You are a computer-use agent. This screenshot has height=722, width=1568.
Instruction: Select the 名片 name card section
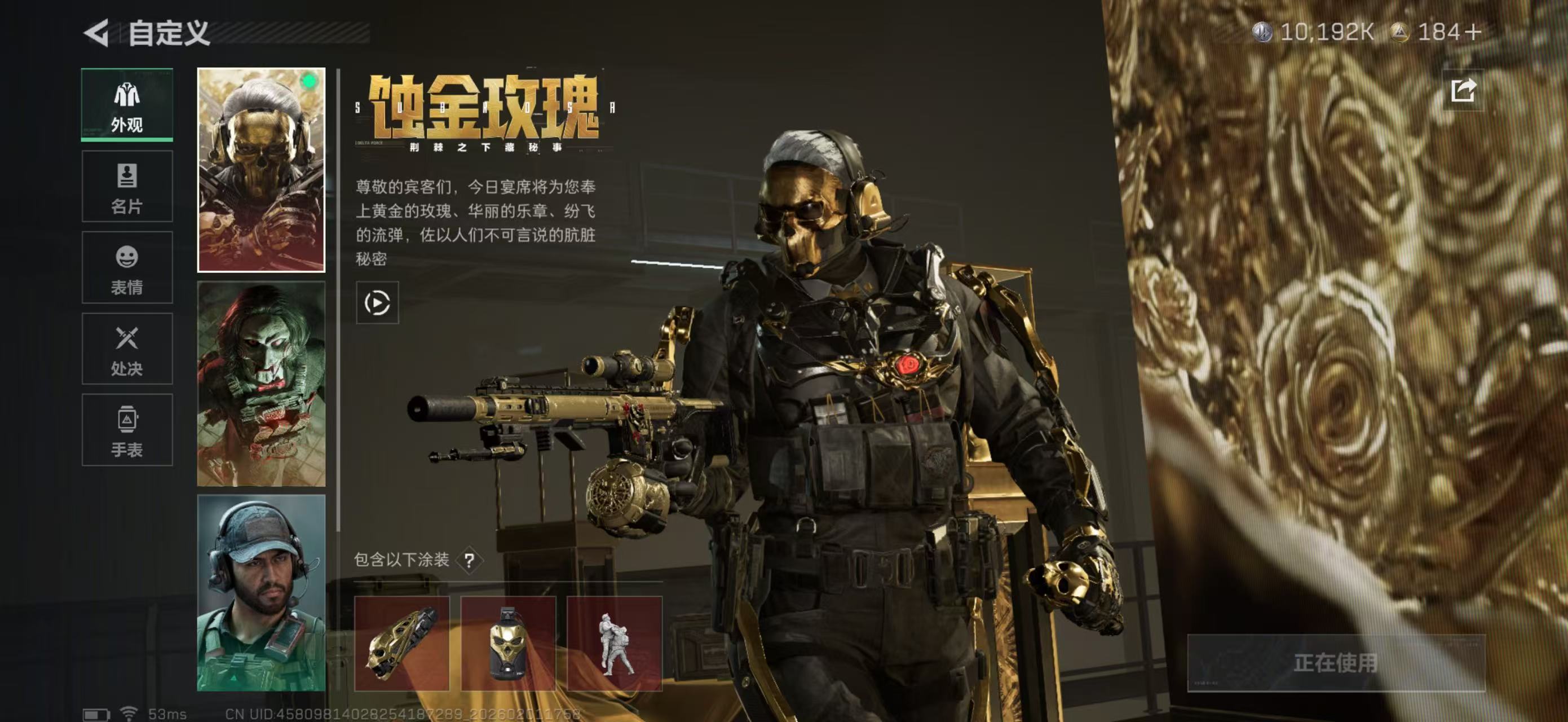click(127, 186)
